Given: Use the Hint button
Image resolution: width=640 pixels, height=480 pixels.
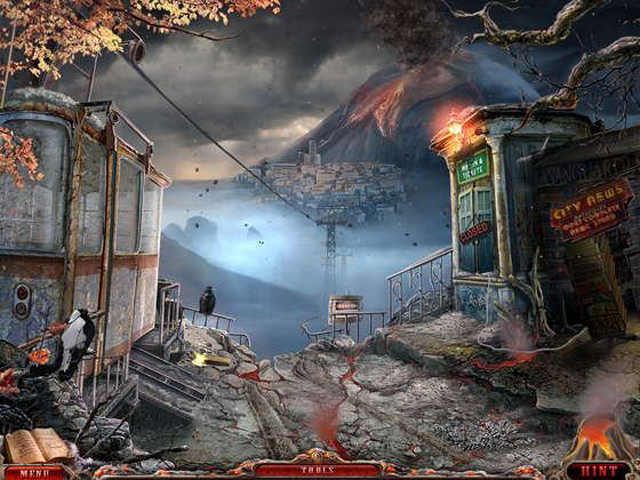Looking at the screenshot, I should [x=598, y=471].
